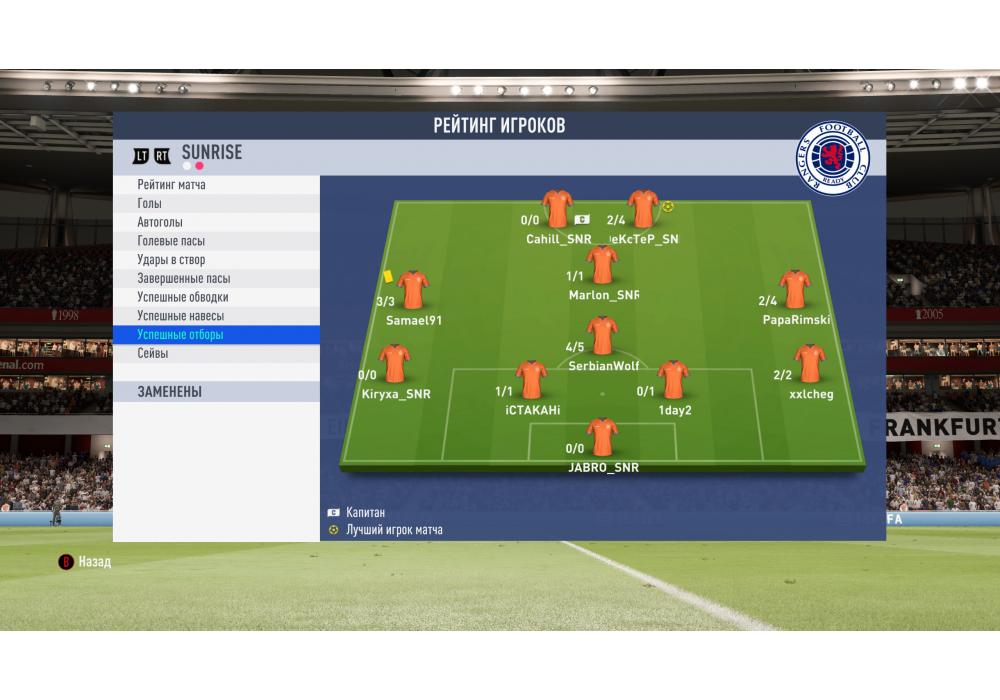Select the Рейтинг матча menu entry

click(172, 185)
